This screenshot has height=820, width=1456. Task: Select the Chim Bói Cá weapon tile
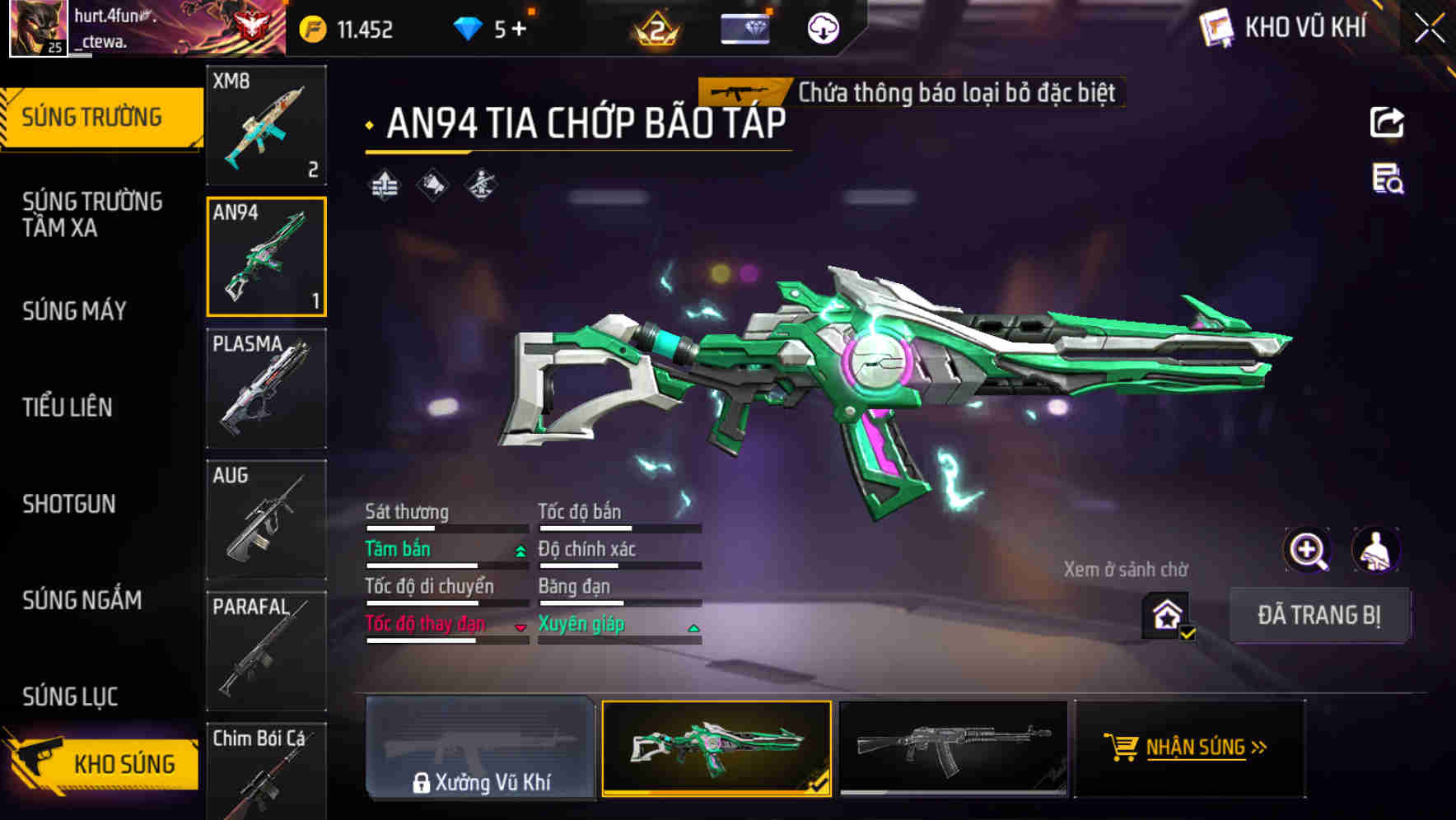click(266, 771)
